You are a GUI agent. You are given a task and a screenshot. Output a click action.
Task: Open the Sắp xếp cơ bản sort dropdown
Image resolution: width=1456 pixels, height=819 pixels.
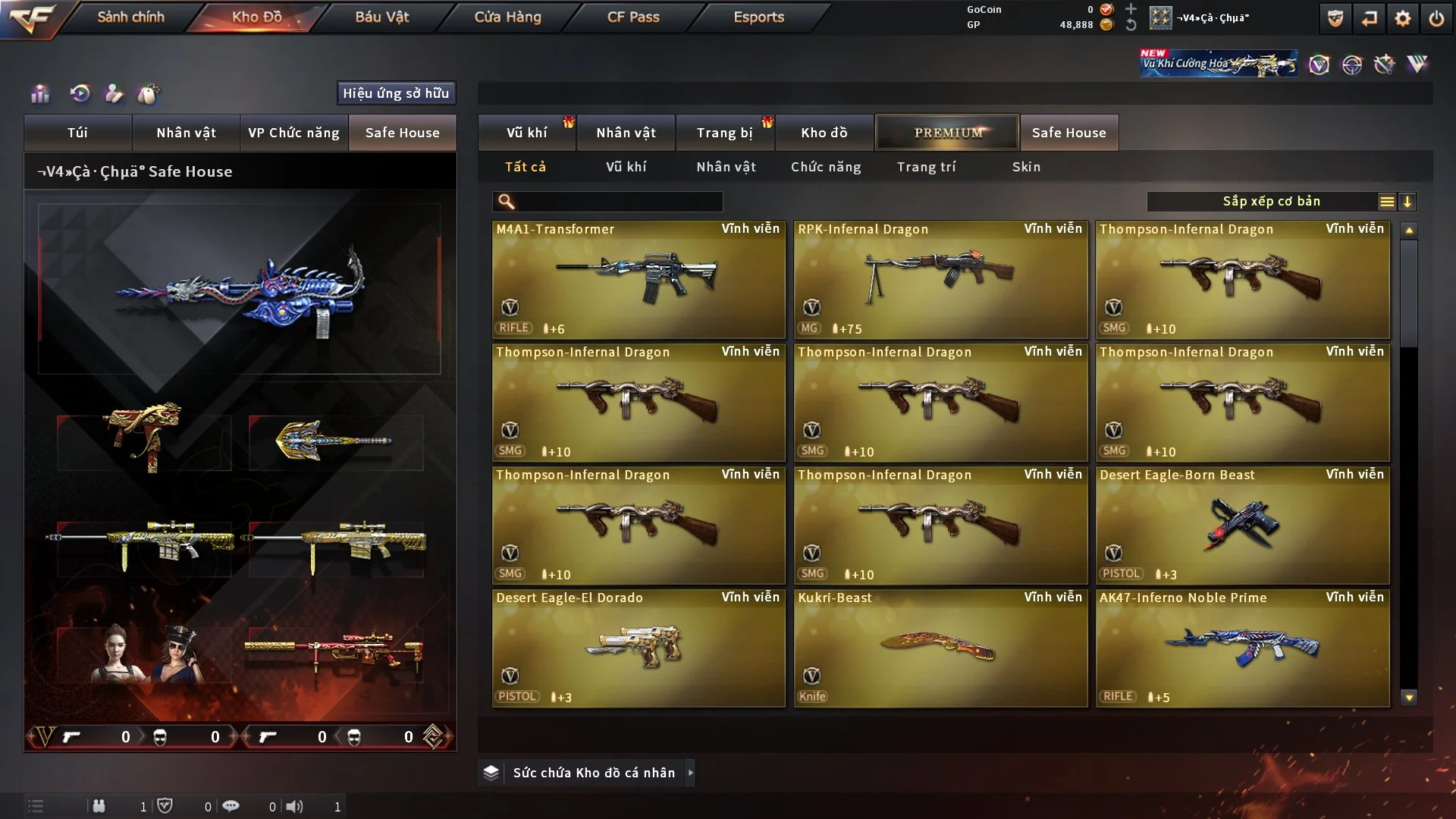[x=1270, y=202]
